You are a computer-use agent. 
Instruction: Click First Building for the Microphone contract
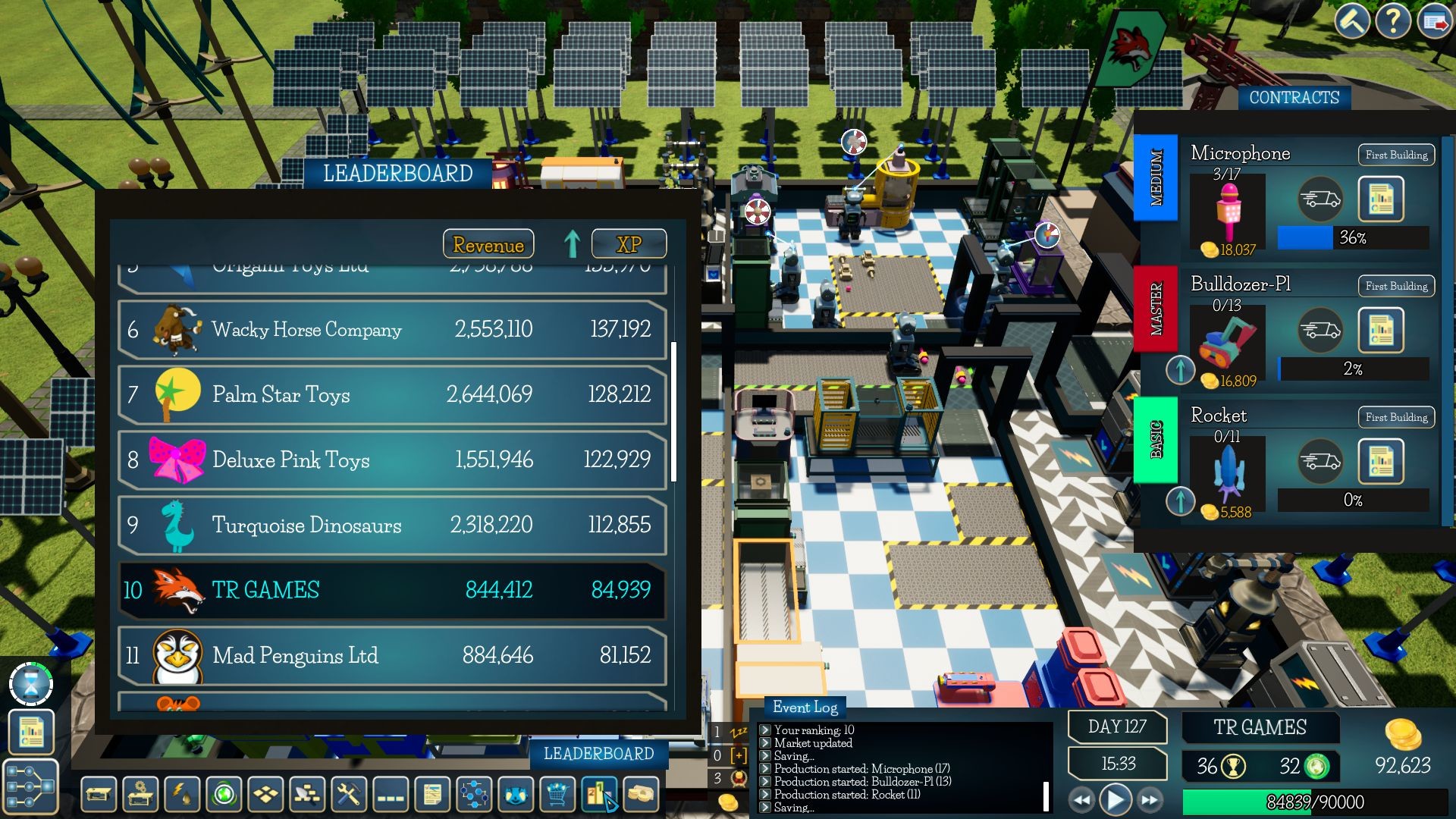tap(1395, 155)
